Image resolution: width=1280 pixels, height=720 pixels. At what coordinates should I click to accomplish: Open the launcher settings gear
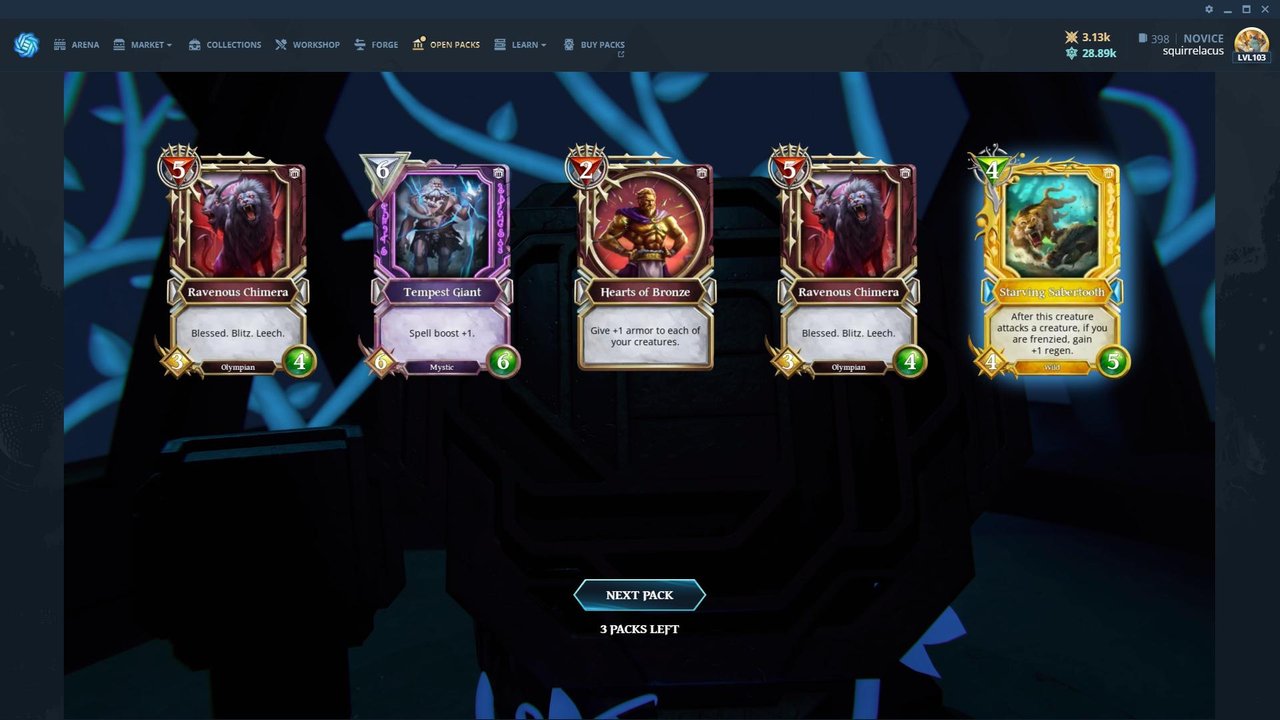[x=1209, y=9]
